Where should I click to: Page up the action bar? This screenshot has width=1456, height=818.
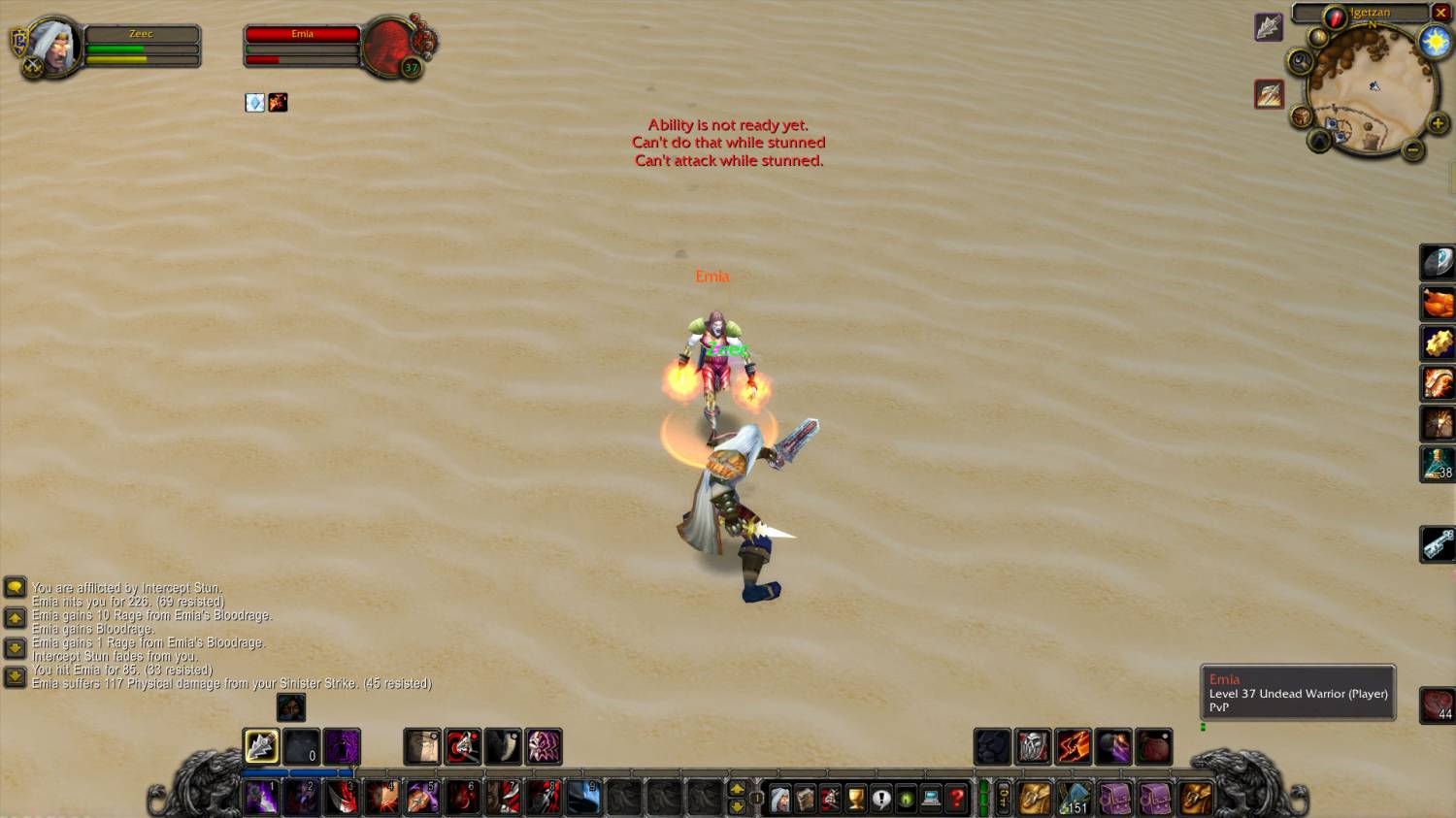click(x=737, y=789)
